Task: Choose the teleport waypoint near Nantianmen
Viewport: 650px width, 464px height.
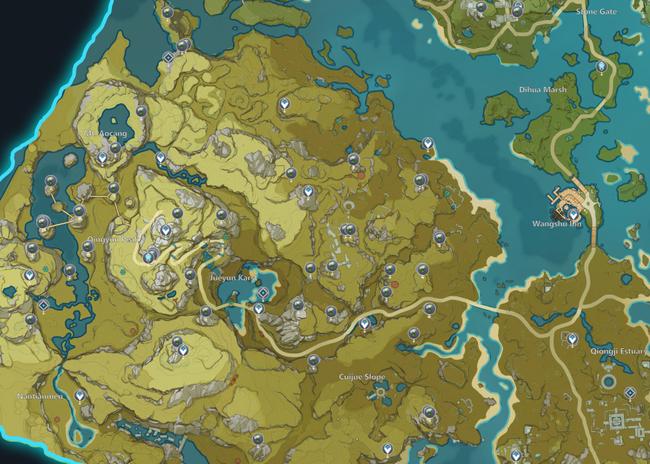Action: [x=81, y=396]
